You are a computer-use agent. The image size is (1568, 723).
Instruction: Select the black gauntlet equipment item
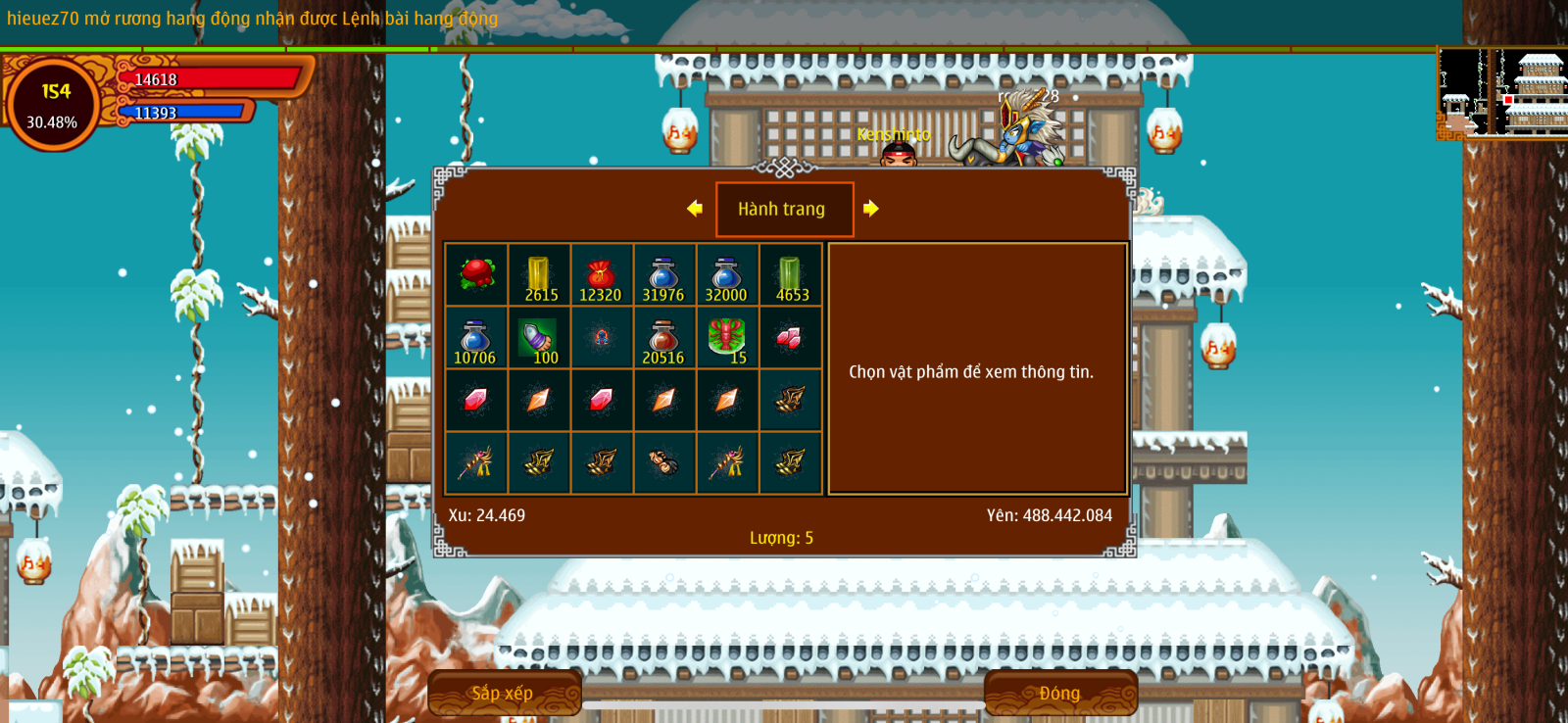point(663,462)
